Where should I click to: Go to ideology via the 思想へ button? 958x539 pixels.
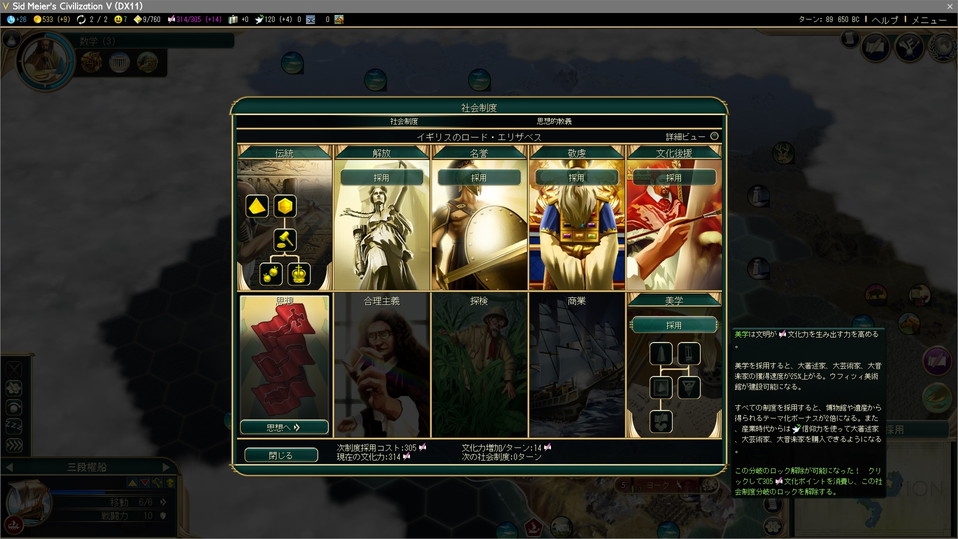click(x=284, y=427)
